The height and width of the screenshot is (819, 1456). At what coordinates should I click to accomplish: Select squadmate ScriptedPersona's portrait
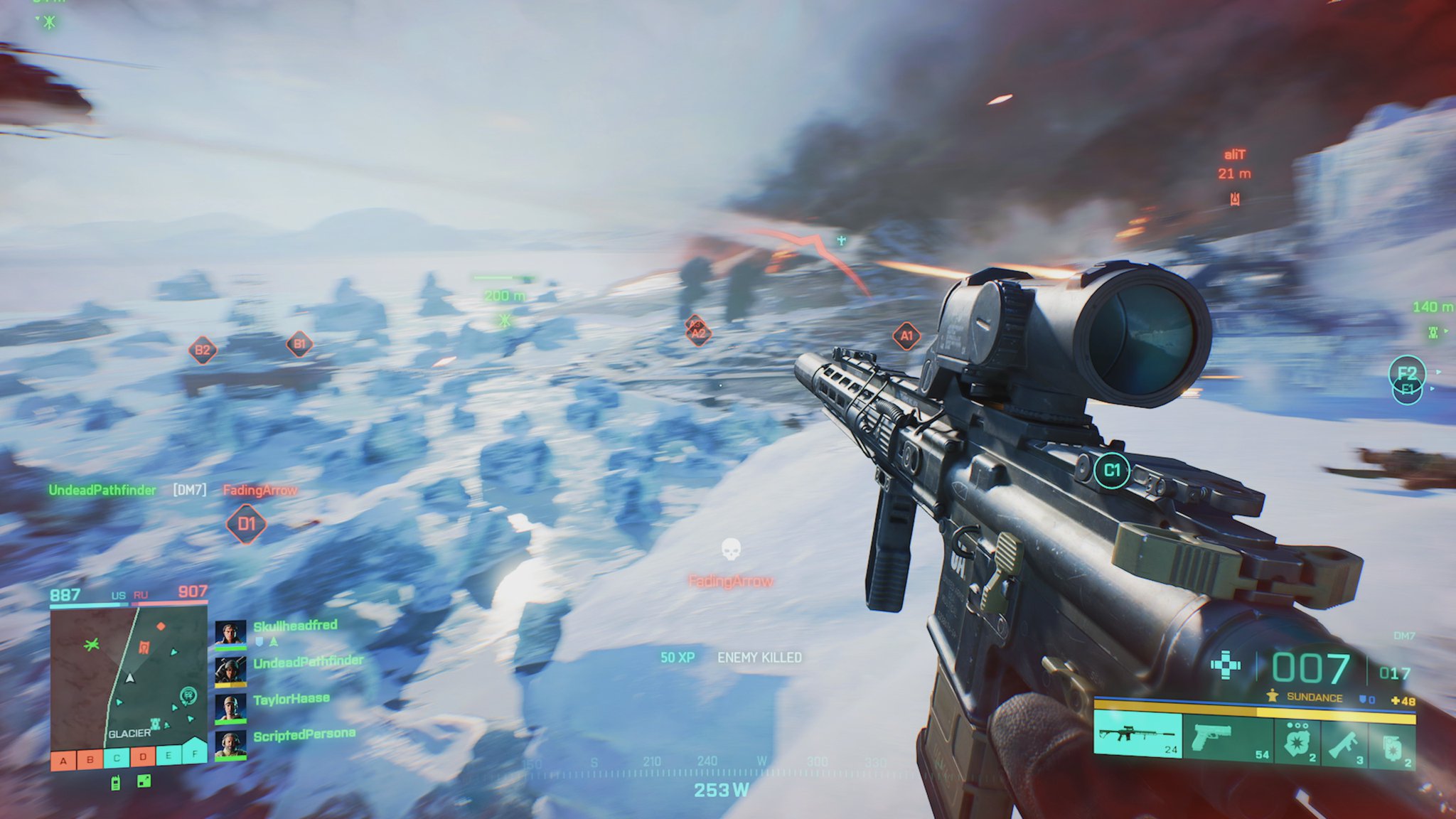[x=230, y=745]
